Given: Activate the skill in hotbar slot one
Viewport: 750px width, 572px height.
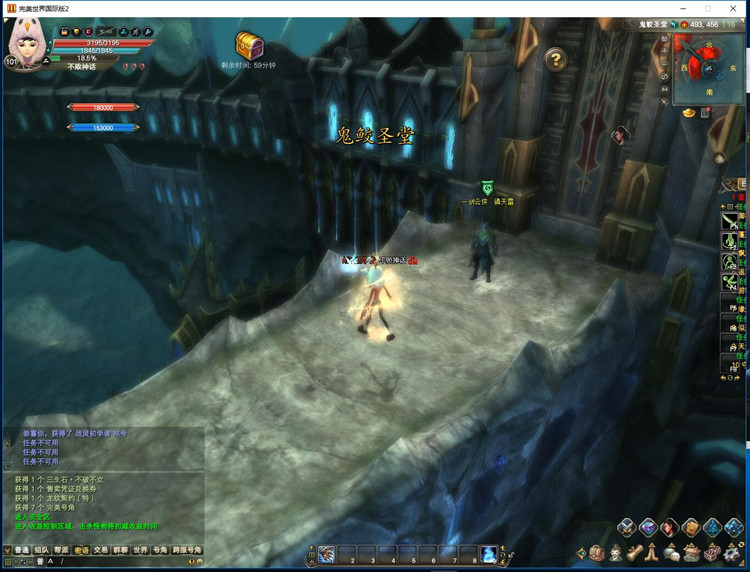Looking at the screenshot, I should [326, 554].
